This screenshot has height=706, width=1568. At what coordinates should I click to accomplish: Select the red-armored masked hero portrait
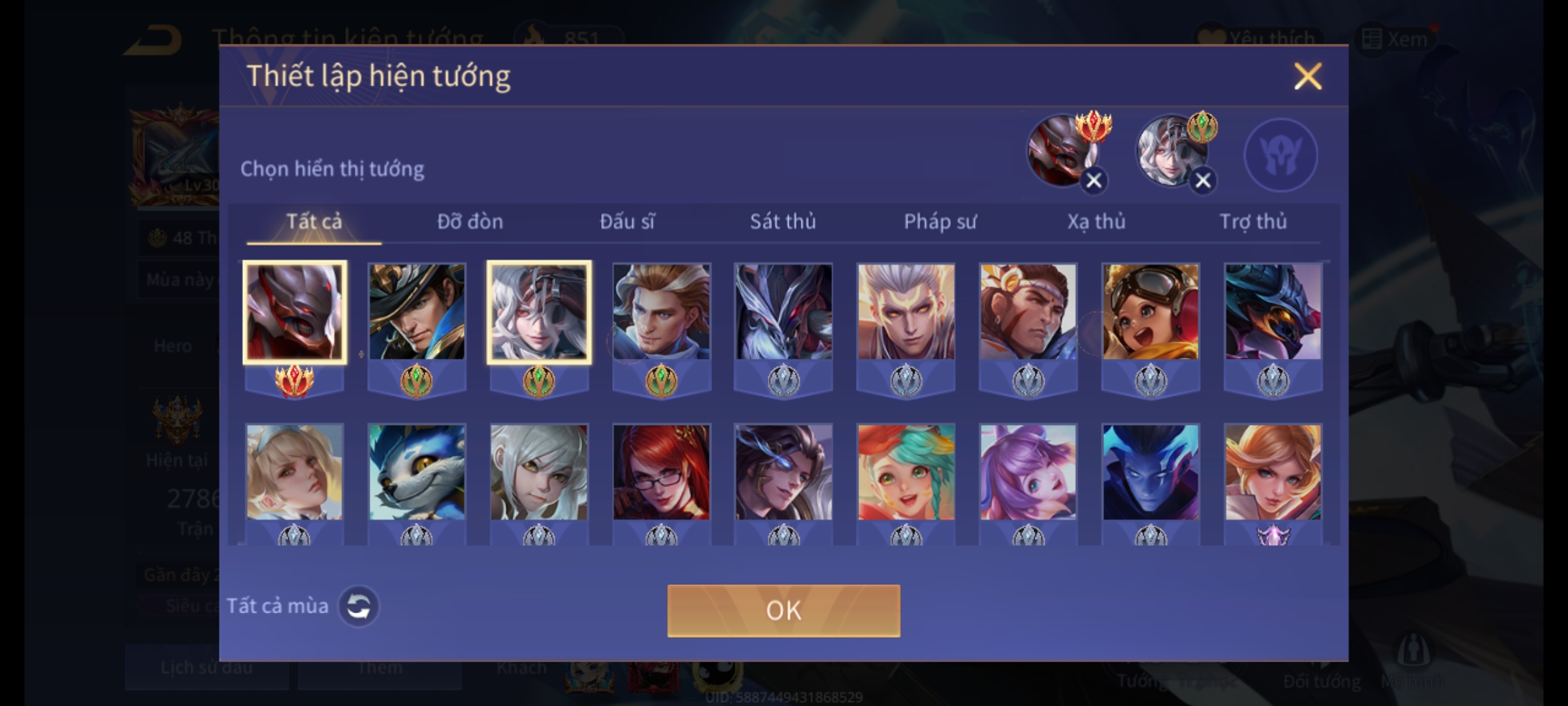[295, 312]
